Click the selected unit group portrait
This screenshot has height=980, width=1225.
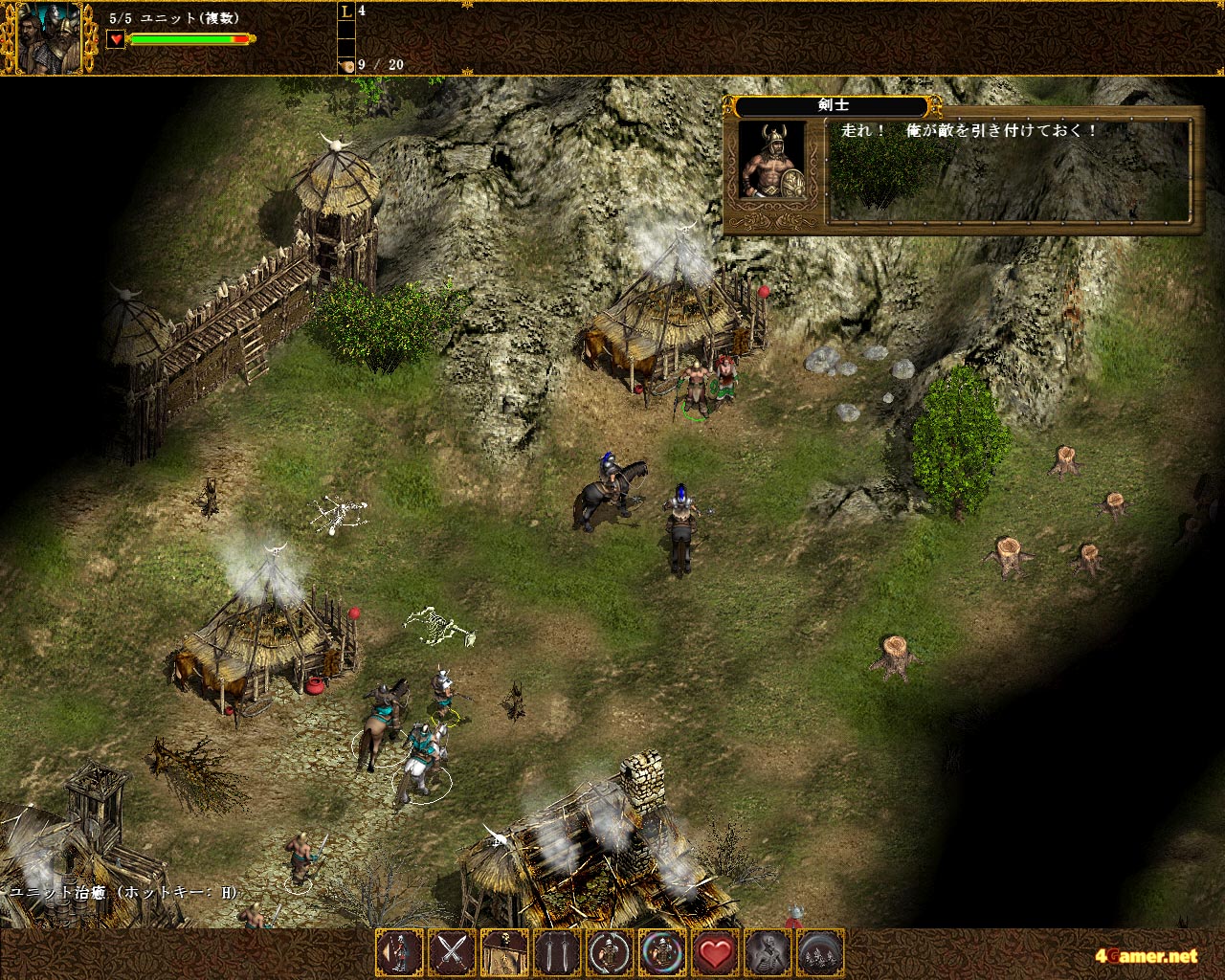pyautogui.click(x=49, y=39)
